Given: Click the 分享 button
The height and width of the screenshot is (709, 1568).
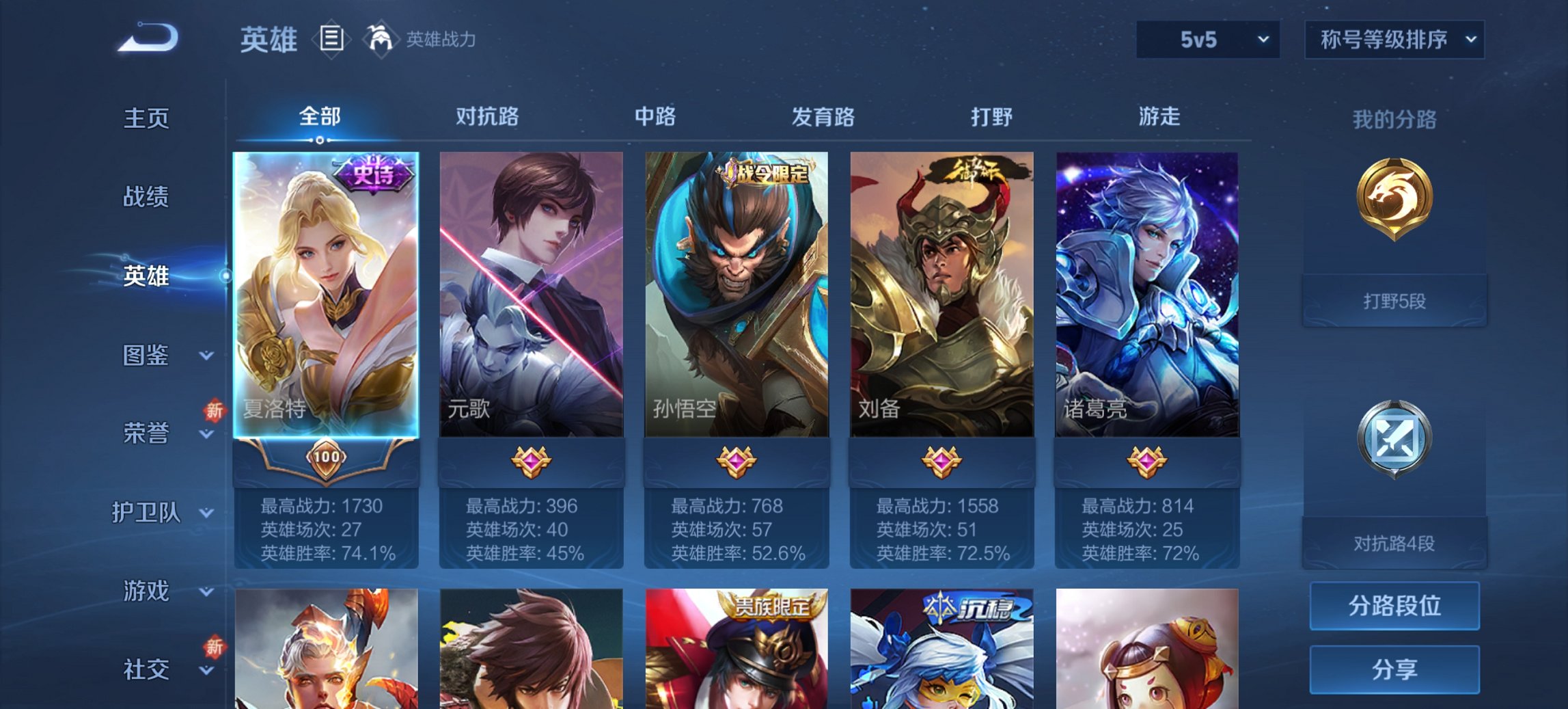Looking at the screenshot, I should (1394, 670).
